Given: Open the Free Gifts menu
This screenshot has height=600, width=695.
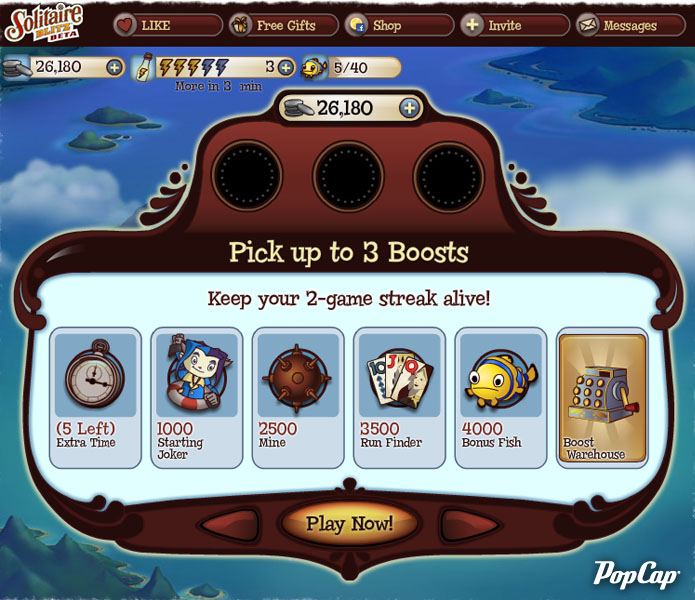Looking at the screenshot, I should click(x=284, y=25).
